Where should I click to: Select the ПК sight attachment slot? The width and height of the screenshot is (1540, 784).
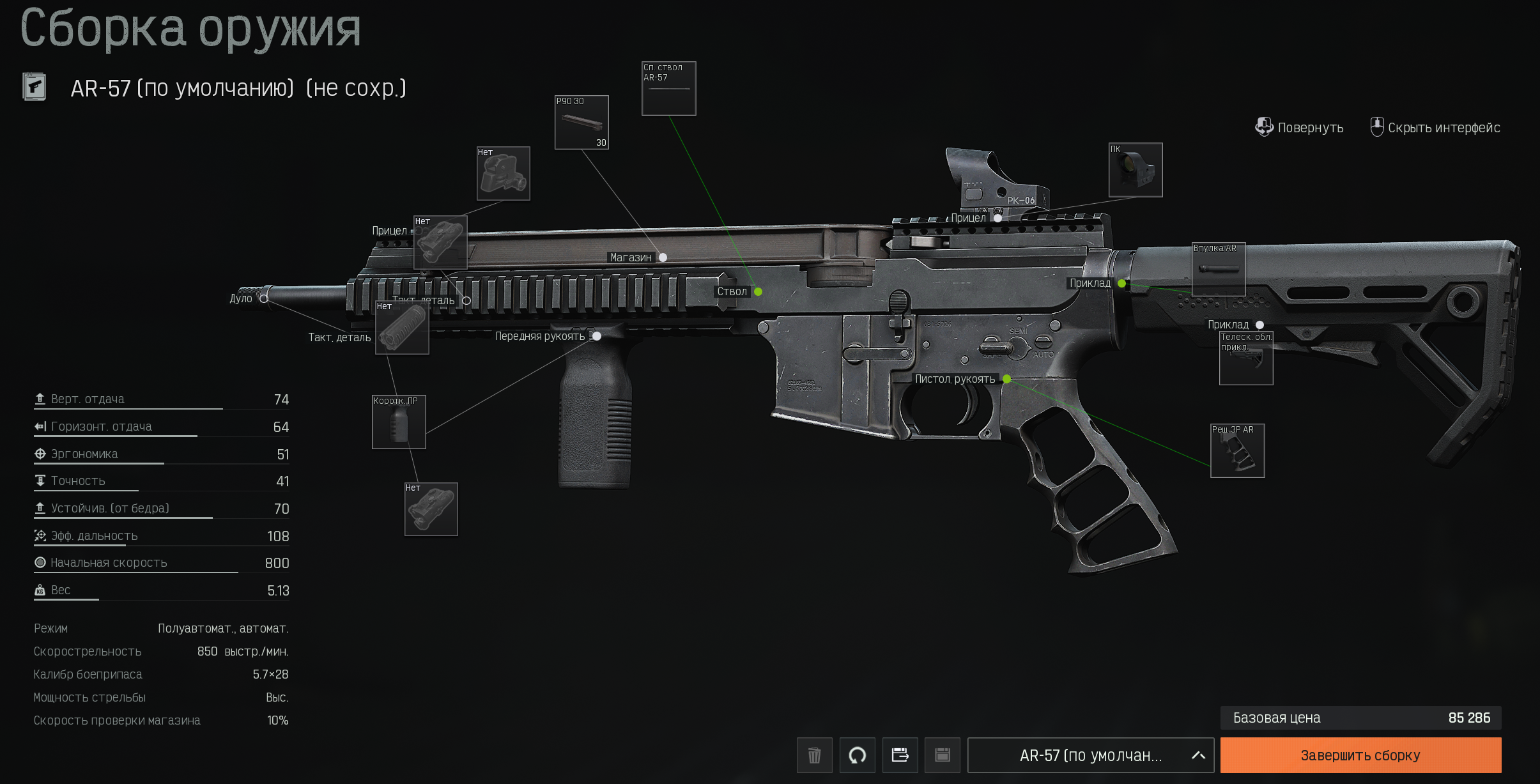point(1136,170)
